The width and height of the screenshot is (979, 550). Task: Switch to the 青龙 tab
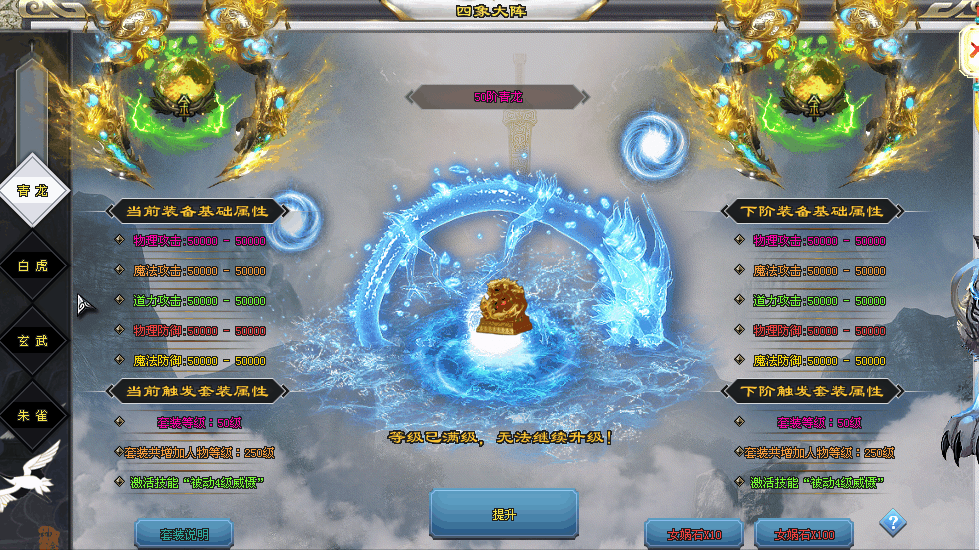tap(33, 191)
